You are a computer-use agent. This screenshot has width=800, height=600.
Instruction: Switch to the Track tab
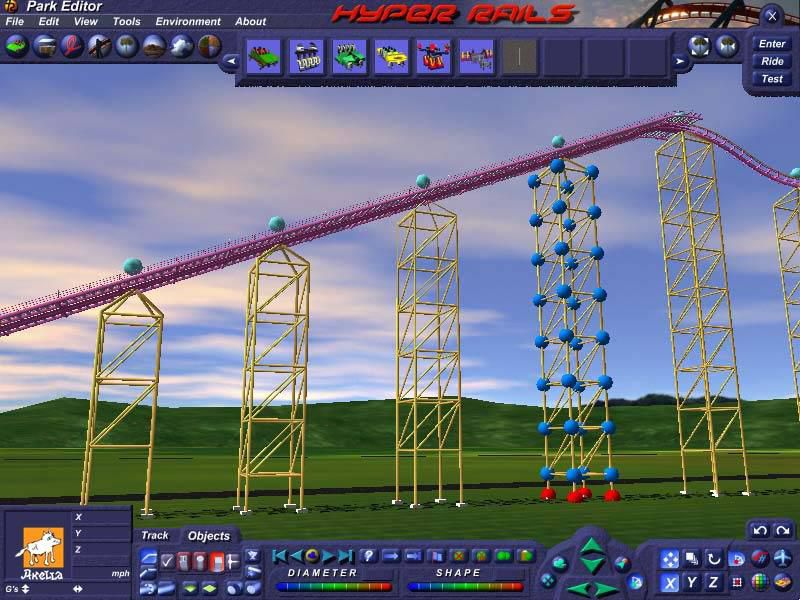(155, 536)
